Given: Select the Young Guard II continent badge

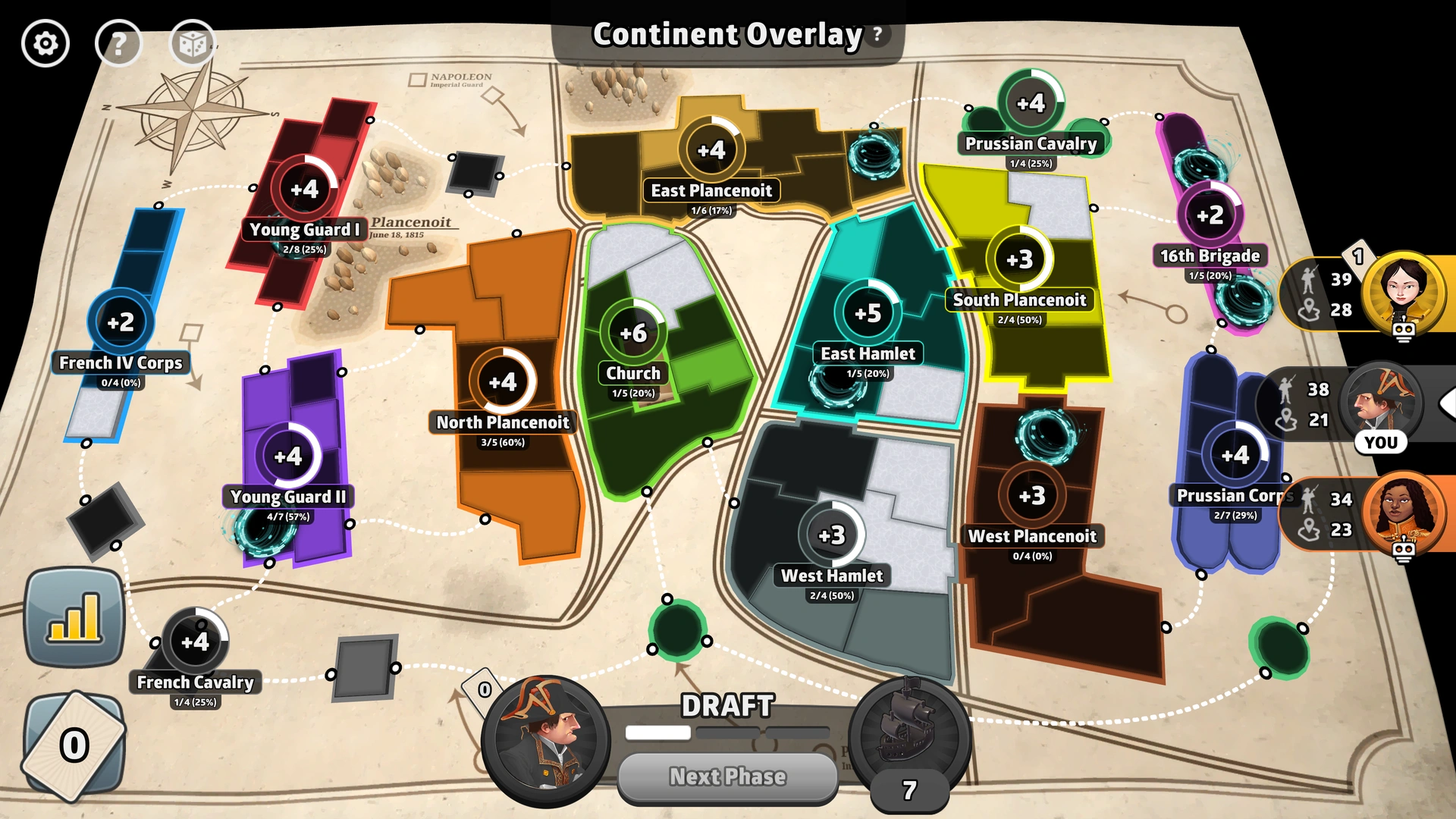Looking at the screenshot, I should pos(288,457).
